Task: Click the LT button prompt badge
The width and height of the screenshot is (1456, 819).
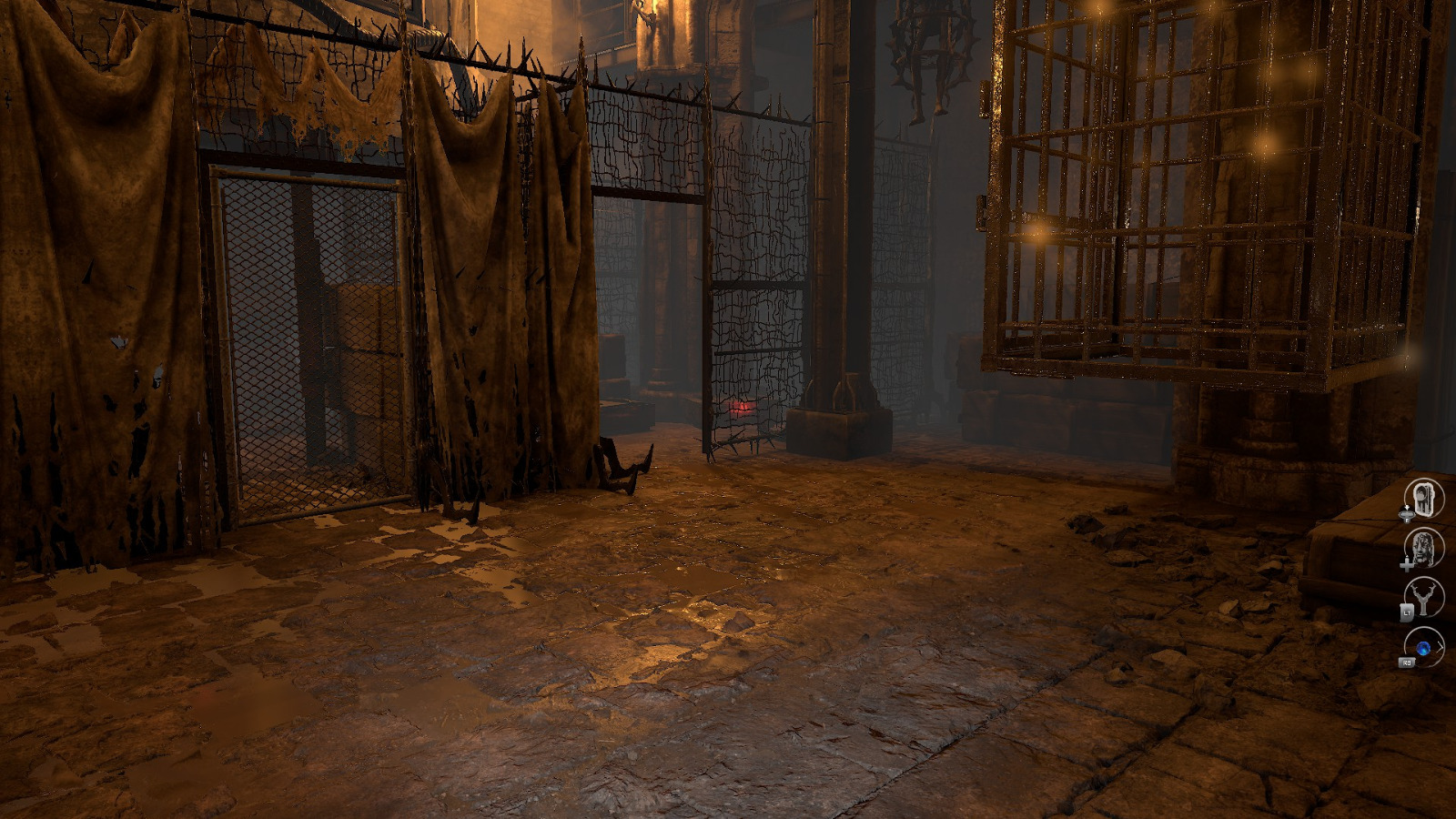Action: (x=1408, y=612)
